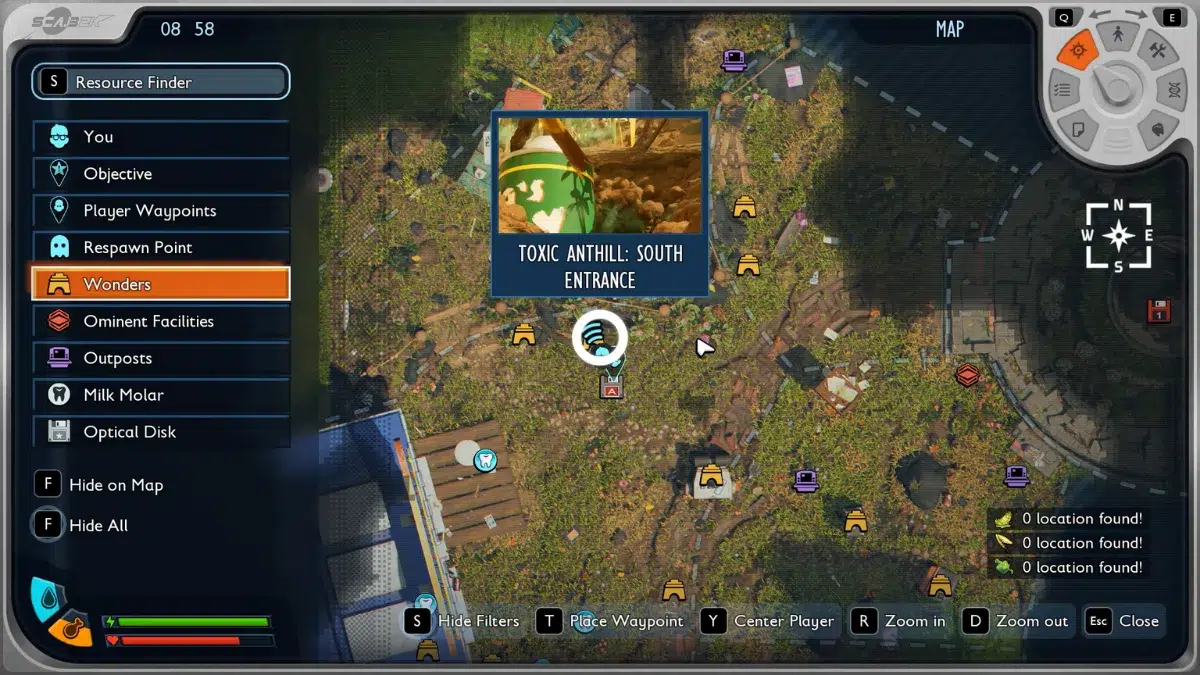Image resolution: width=1200 pixels, height=675 pixels.
Task: Click the highlighted Wonders filter
Action: [x=160, y=284]
